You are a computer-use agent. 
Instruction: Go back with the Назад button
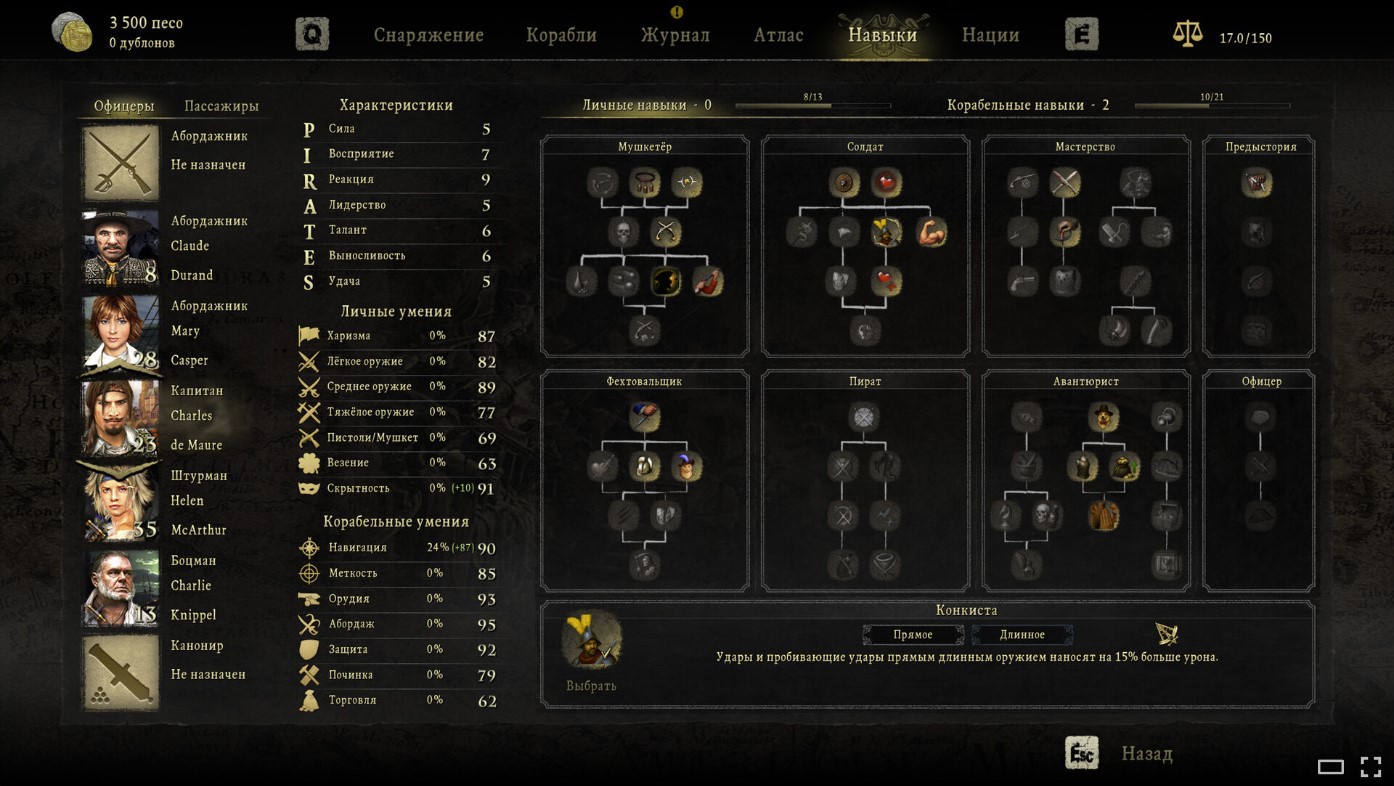tap(1146, 754)
